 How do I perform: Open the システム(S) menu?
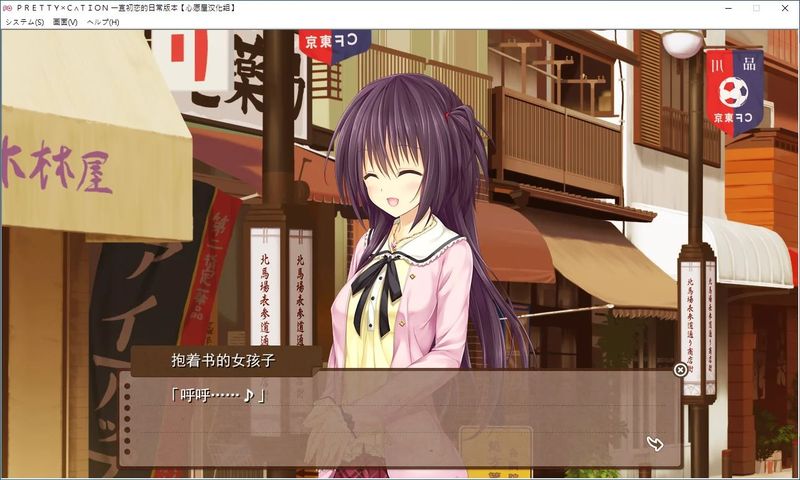(24, 22)
